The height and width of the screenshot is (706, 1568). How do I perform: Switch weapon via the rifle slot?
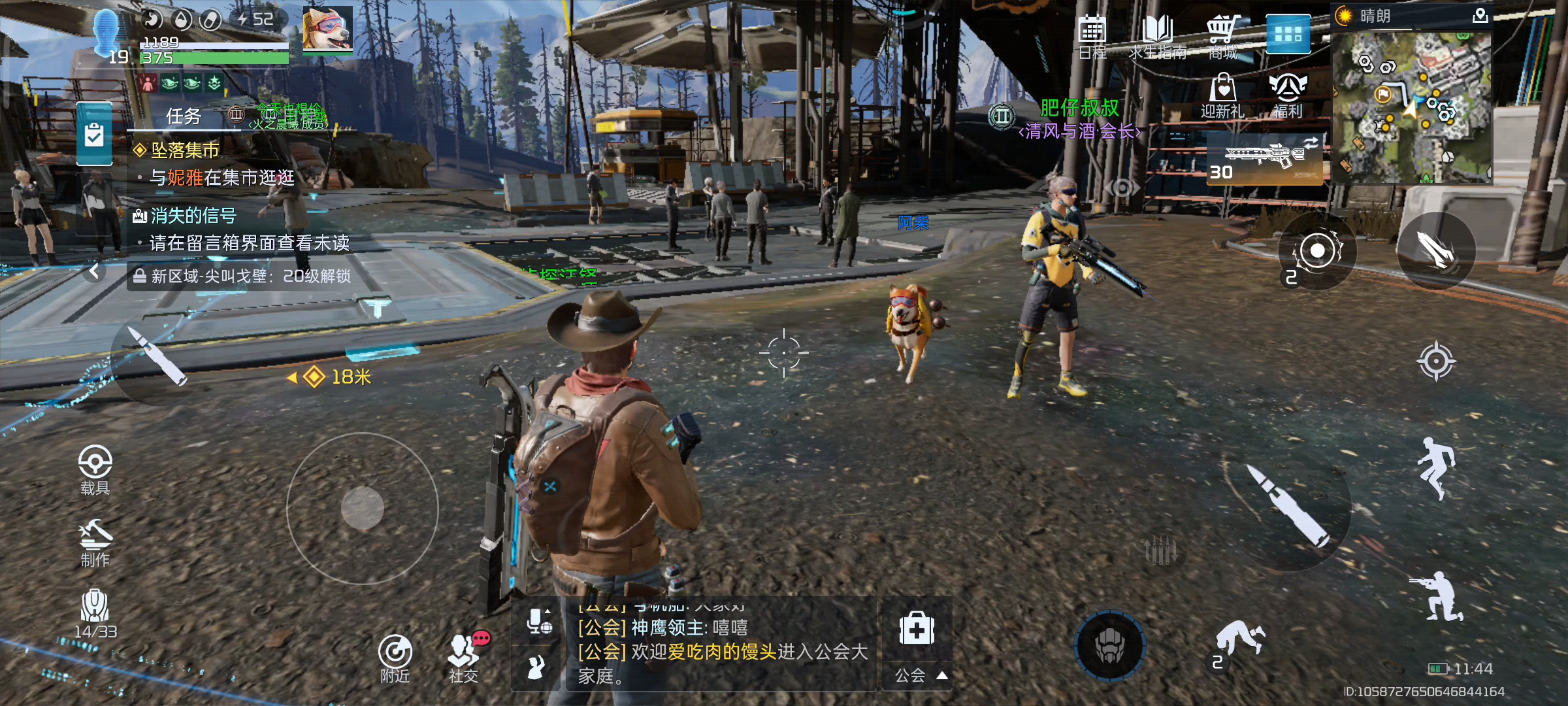pyautogui.click(x=1264, y=159)
